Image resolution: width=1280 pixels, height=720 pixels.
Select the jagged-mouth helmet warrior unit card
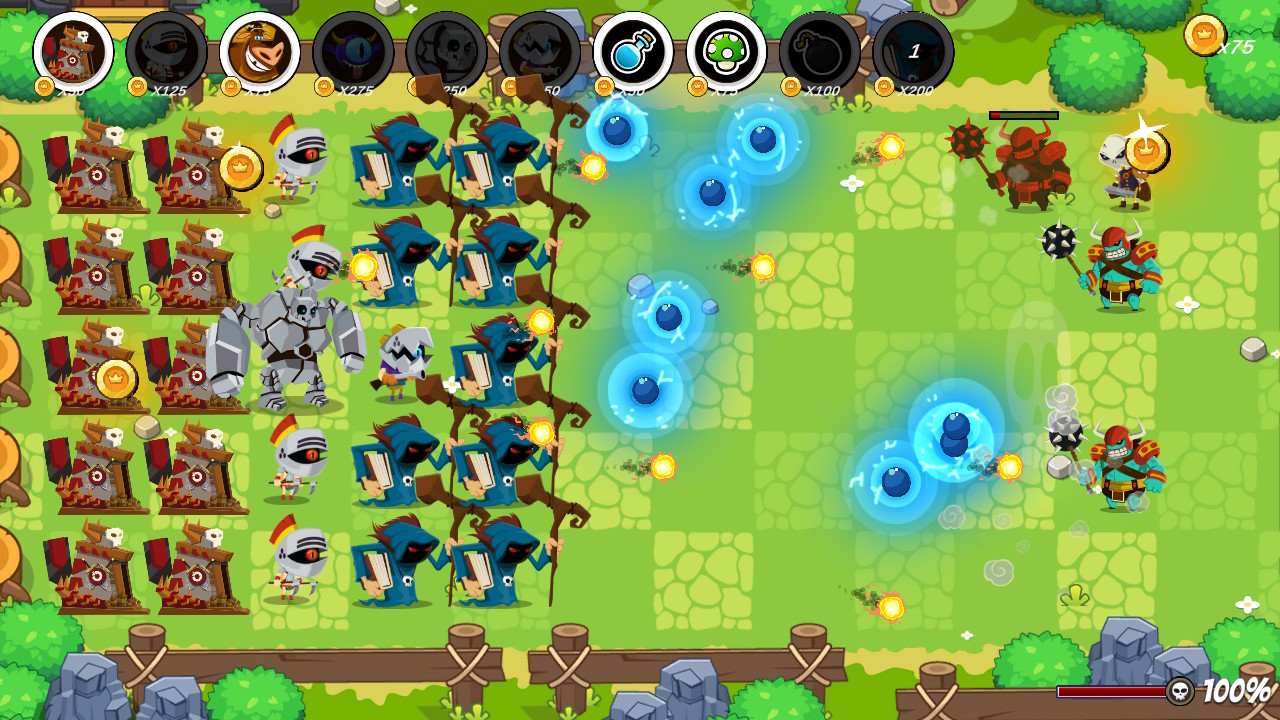click(539, 51)
